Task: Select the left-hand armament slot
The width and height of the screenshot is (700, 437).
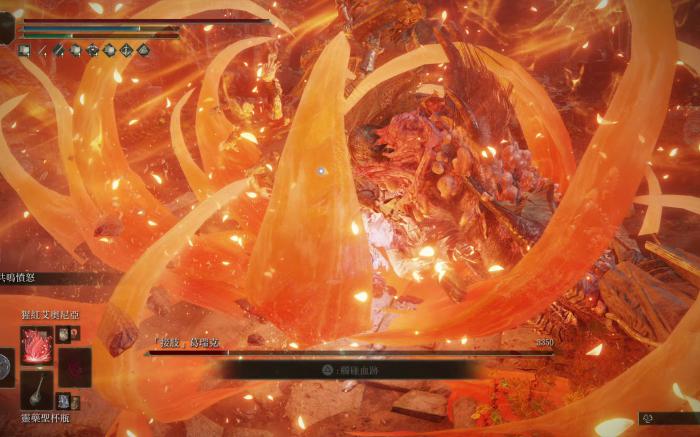Action: (x=5, y=366)
